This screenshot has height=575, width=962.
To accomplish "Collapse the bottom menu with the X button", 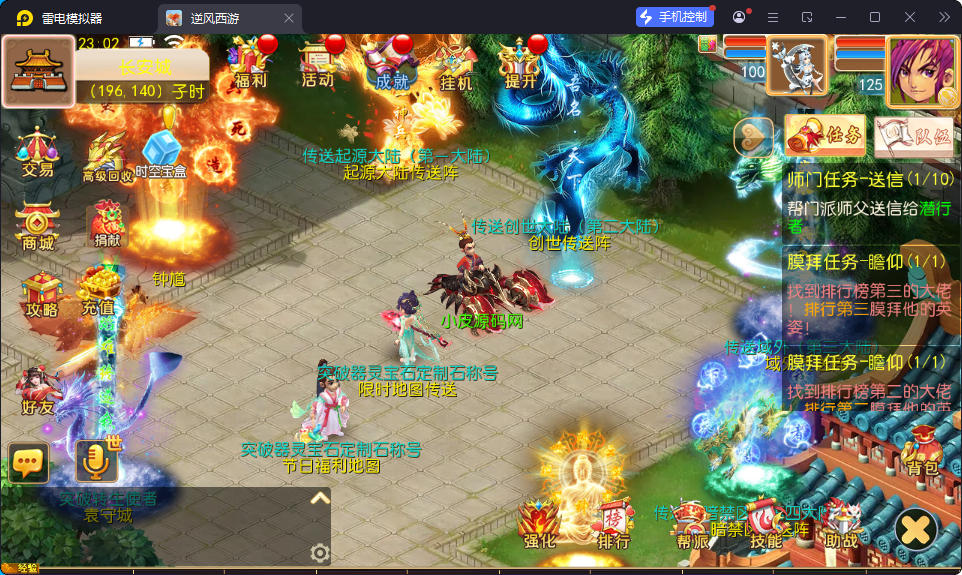I will coord(915,529).
